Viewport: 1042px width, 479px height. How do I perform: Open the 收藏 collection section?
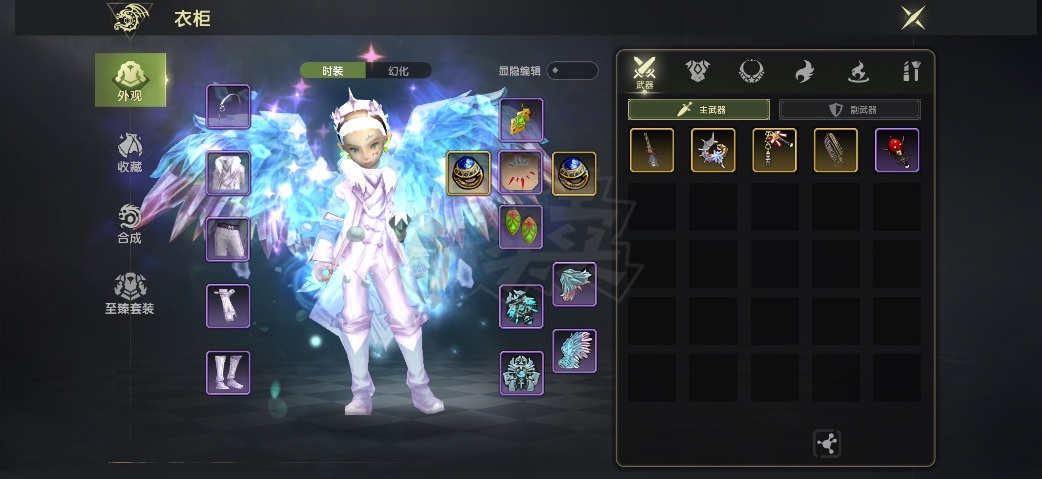pos(130,153)
